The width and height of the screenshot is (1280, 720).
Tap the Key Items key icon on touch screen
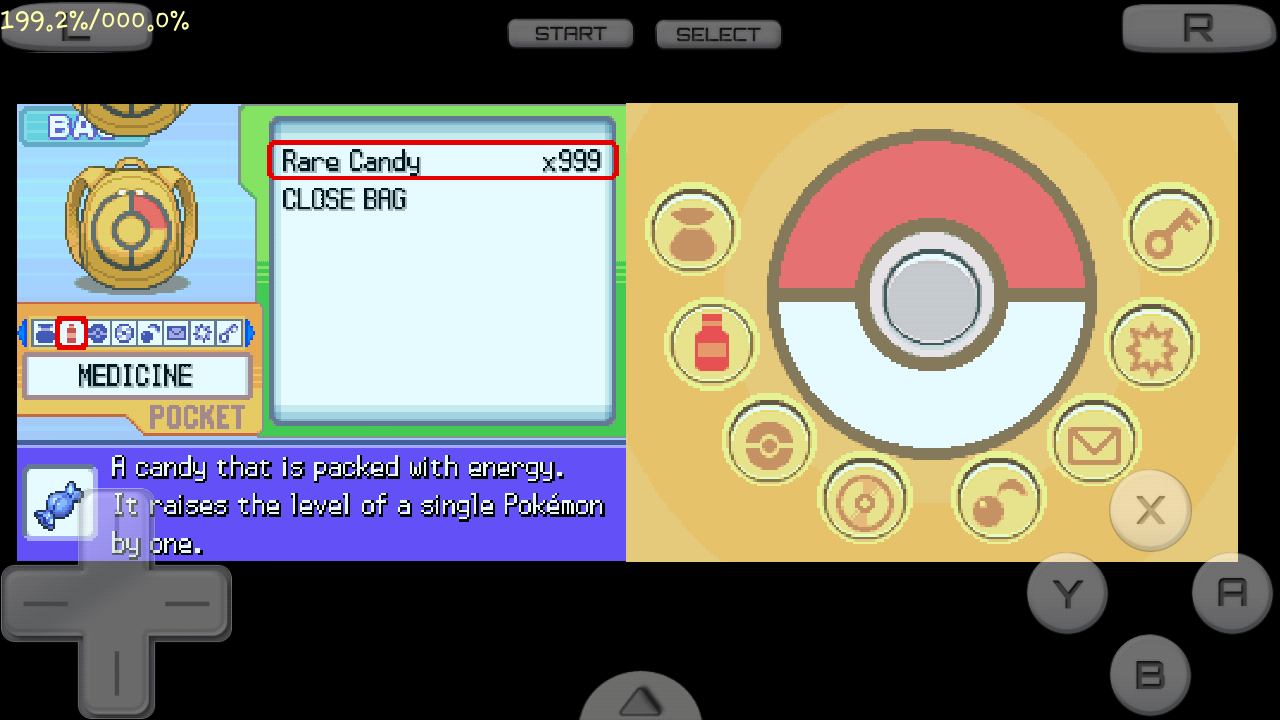(x=1170, y=230)
